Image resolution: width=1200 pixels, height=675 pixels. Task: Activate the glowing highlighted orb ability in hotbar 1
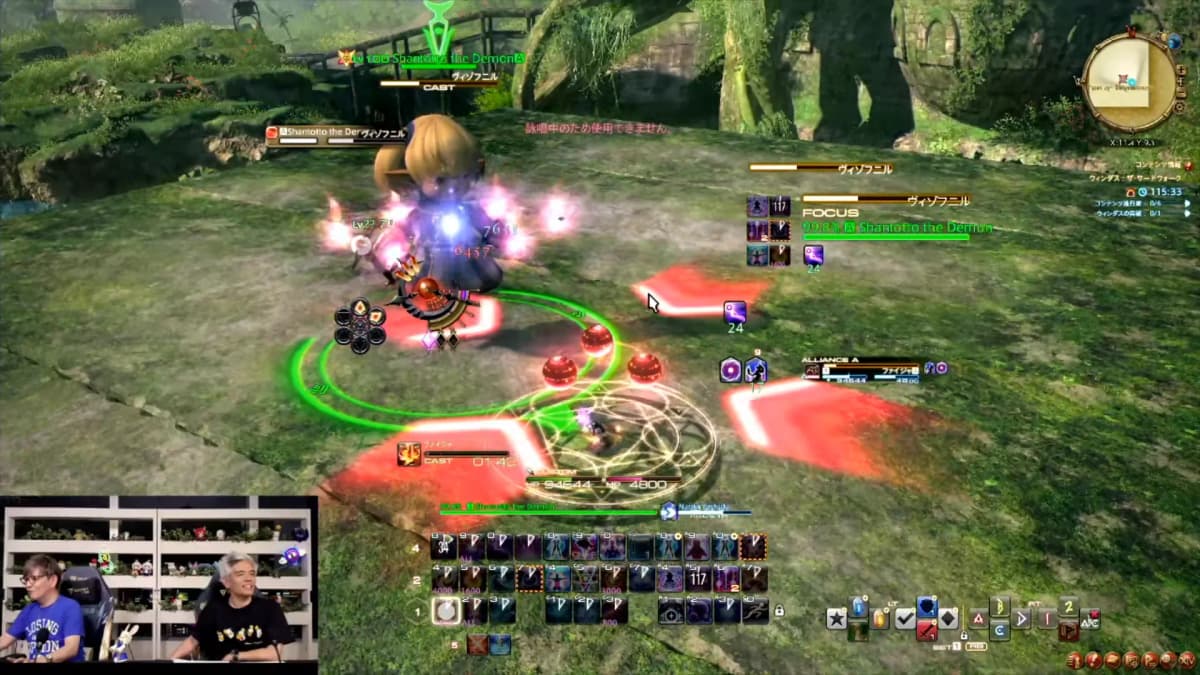[446, 611]
